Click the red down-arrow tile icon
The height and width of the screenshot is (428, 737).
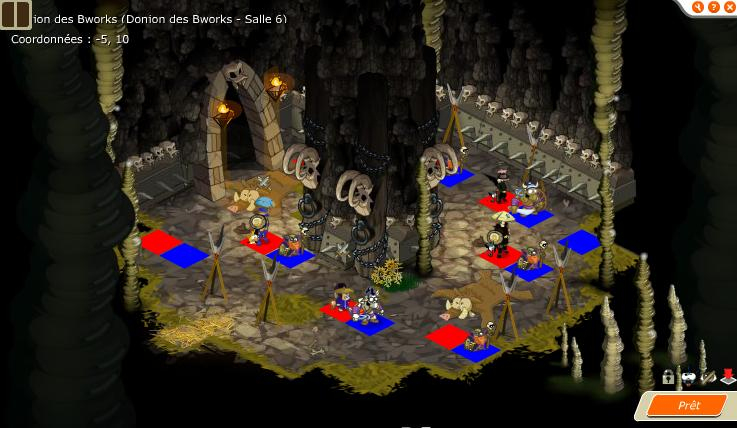727,377
